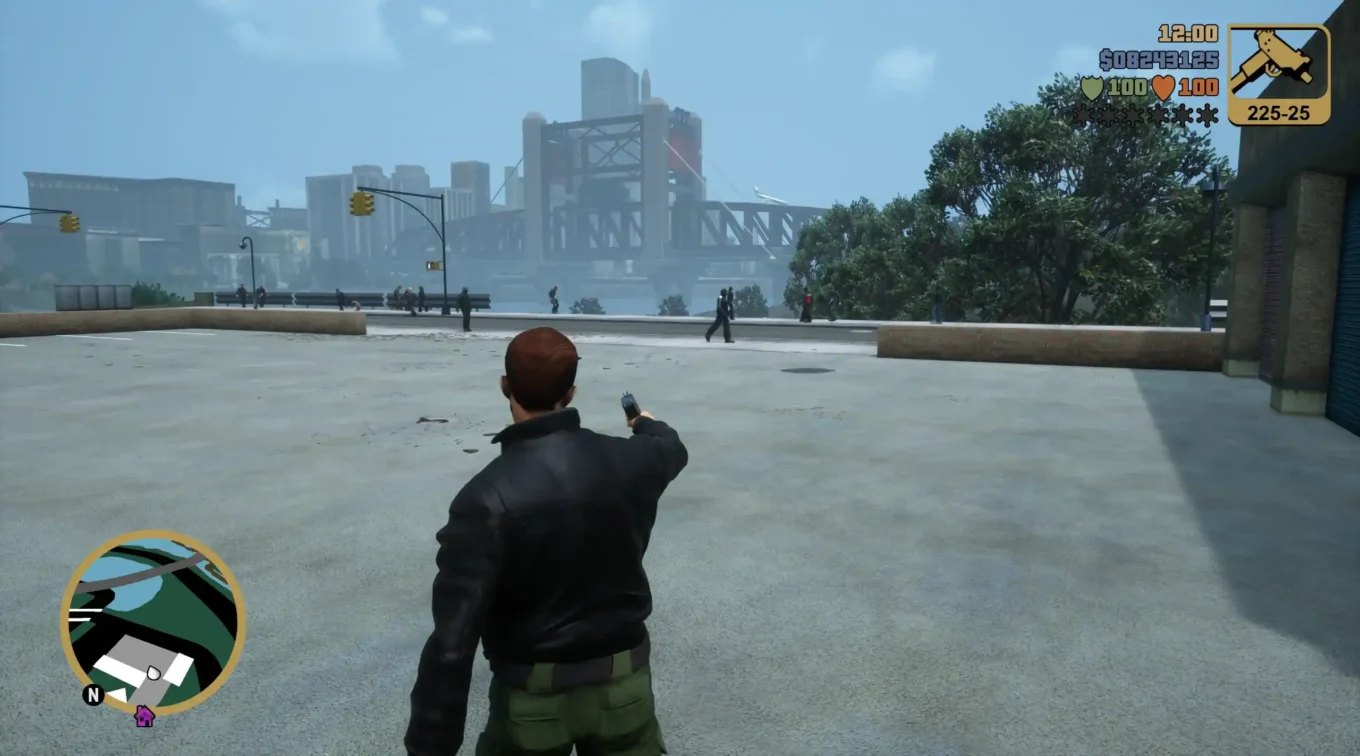Click the ammo counter reading 225-25
The height and width of the screenshot is (756, 1360).
point(1278,114)
